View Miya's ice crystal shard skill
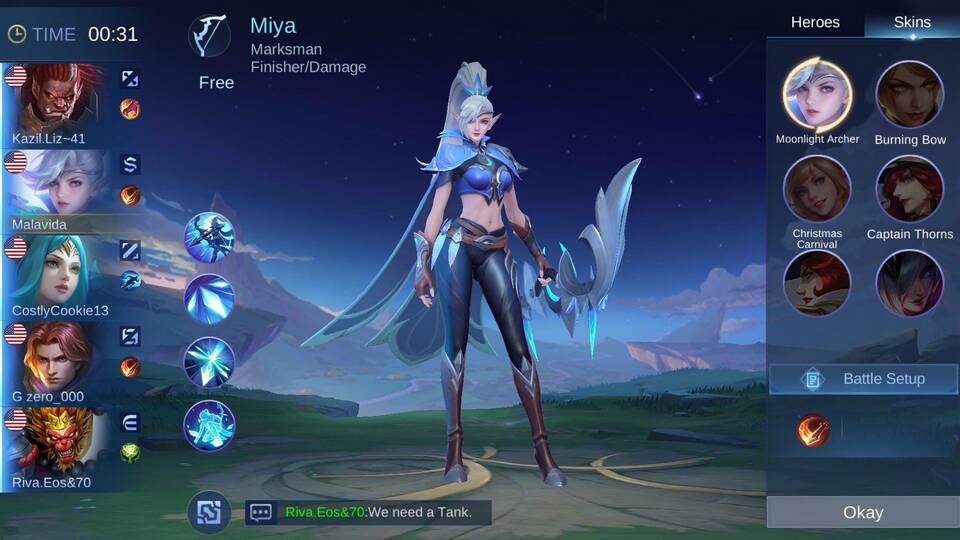Image resolution: width=960 pixels, height=540 pixels. click(x=209, y=298)
